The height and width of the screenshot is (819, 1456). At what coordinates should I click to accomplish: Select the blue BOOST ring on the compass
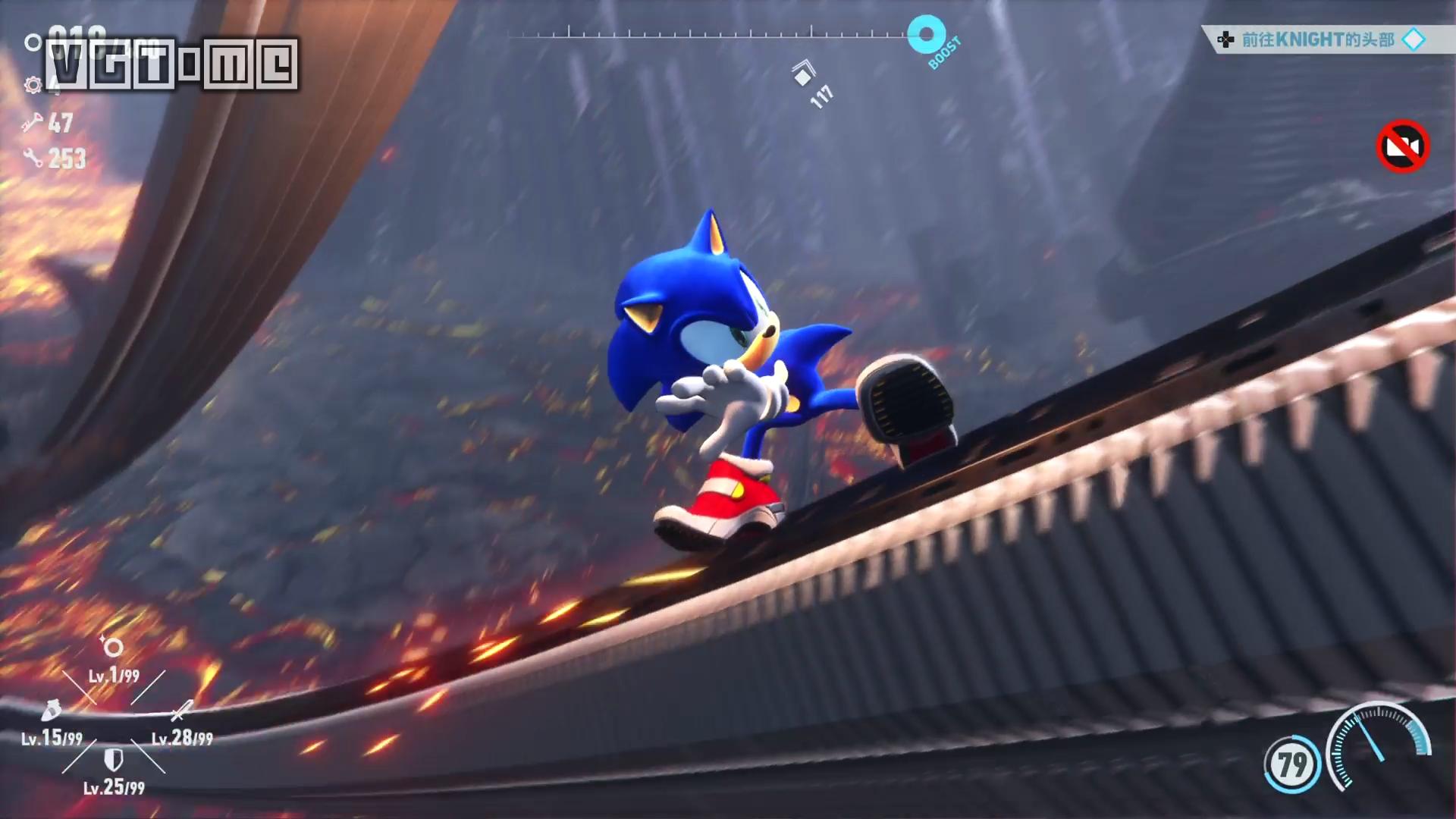point(926,35)
